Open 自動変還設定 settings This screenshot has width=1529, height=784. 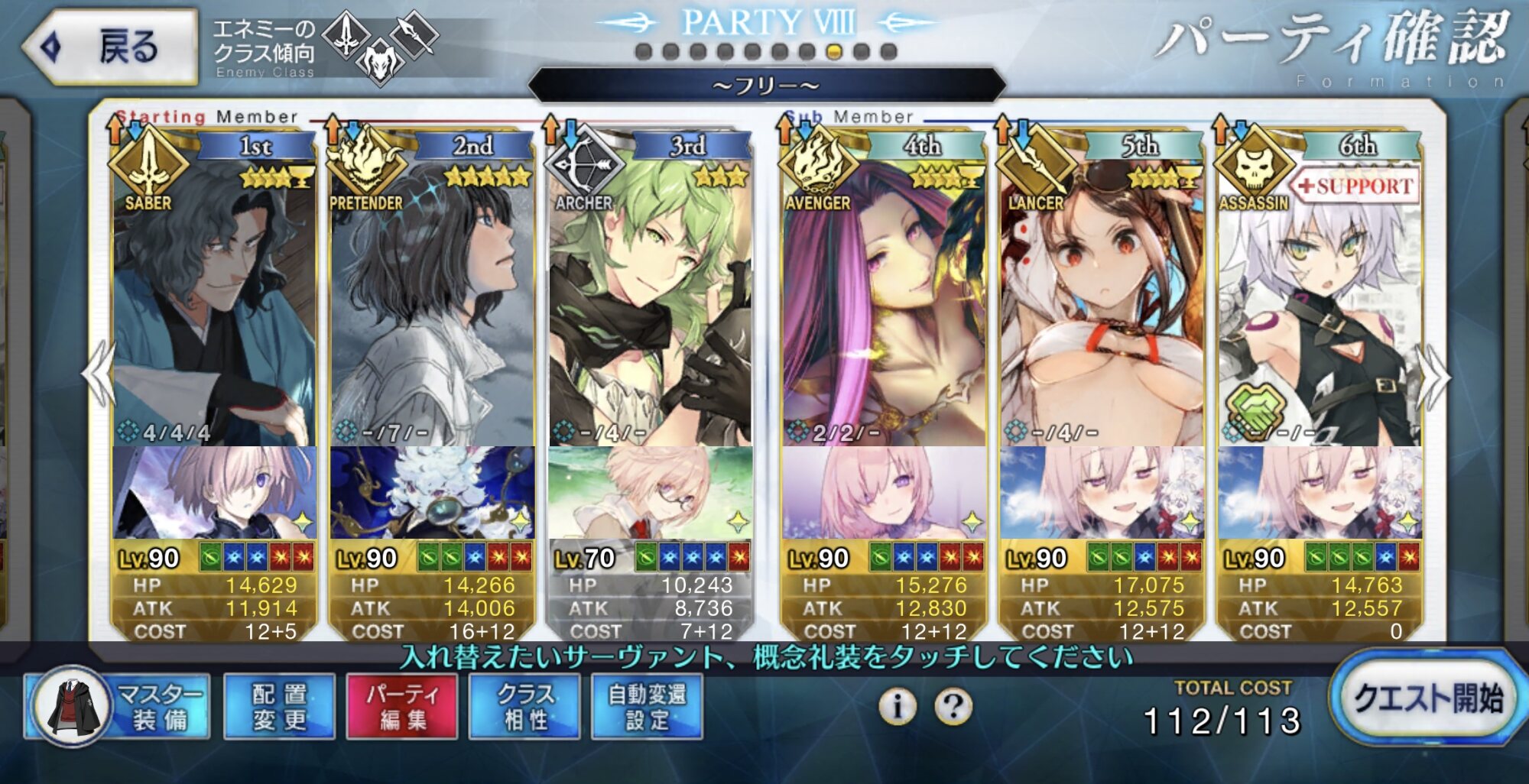pyautogui.click(x=647, y=706)
